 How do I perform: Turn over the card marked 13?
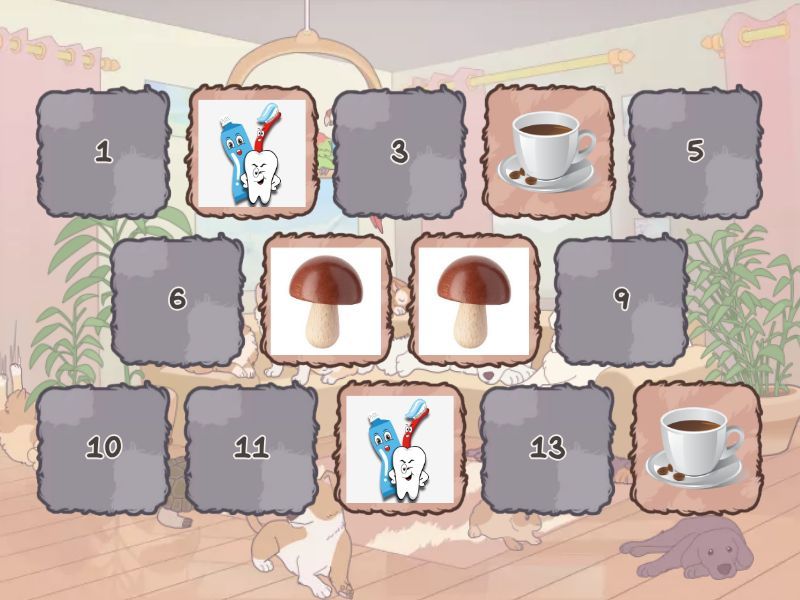coord(547,447)
